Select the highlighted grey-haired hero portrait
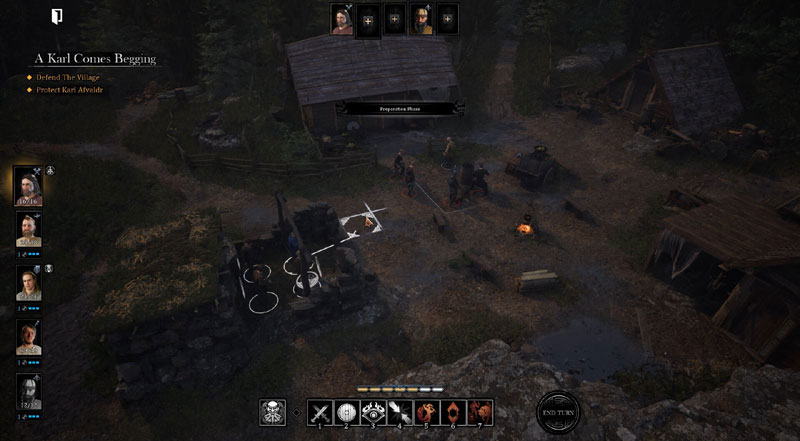Screen dimensions: 800x441 28,184
